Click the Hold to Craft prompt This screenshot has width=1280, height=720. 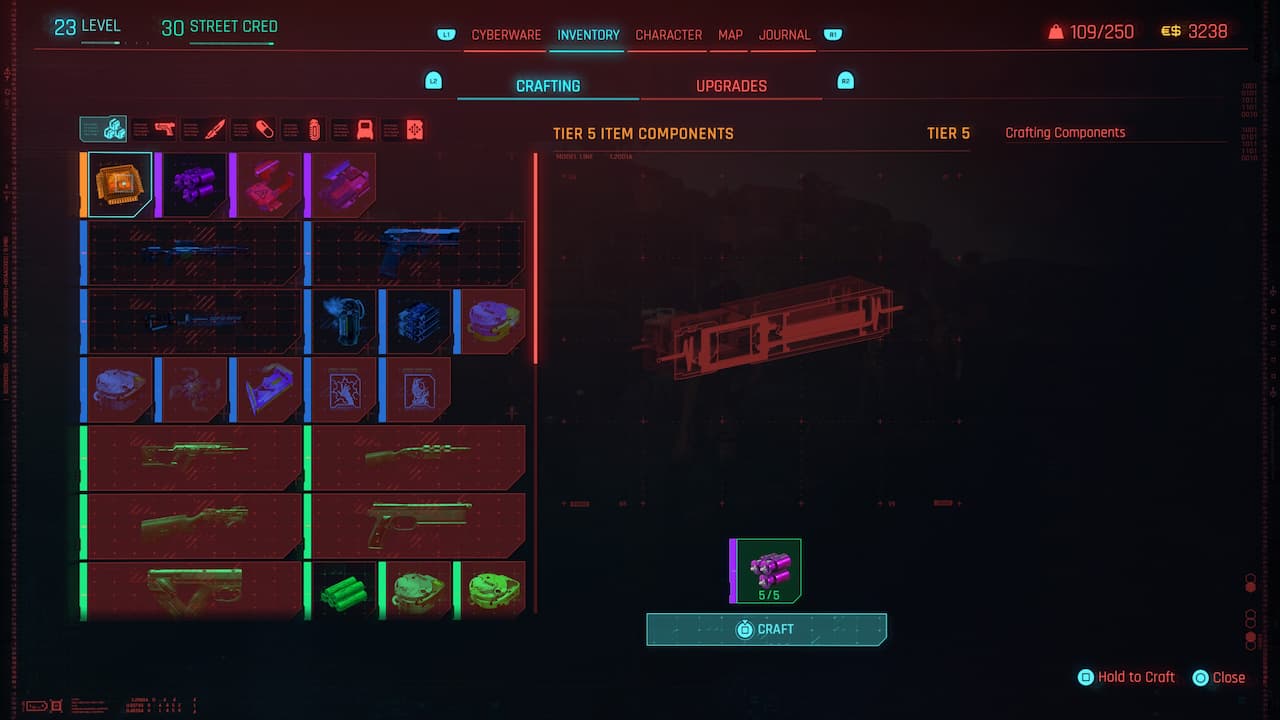click(1127, 677)
